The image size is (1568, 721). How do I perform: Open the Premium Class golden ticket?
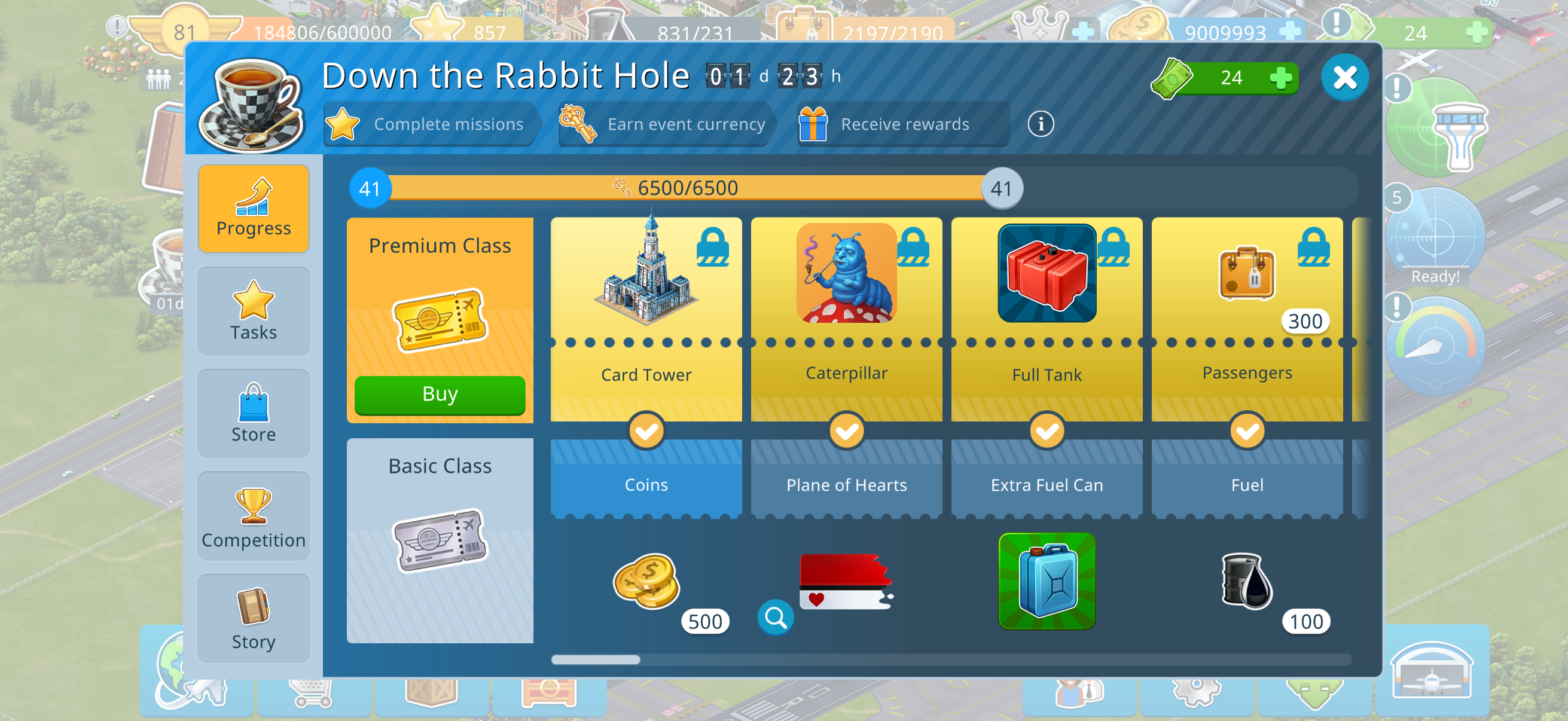(x=440, y=319)
